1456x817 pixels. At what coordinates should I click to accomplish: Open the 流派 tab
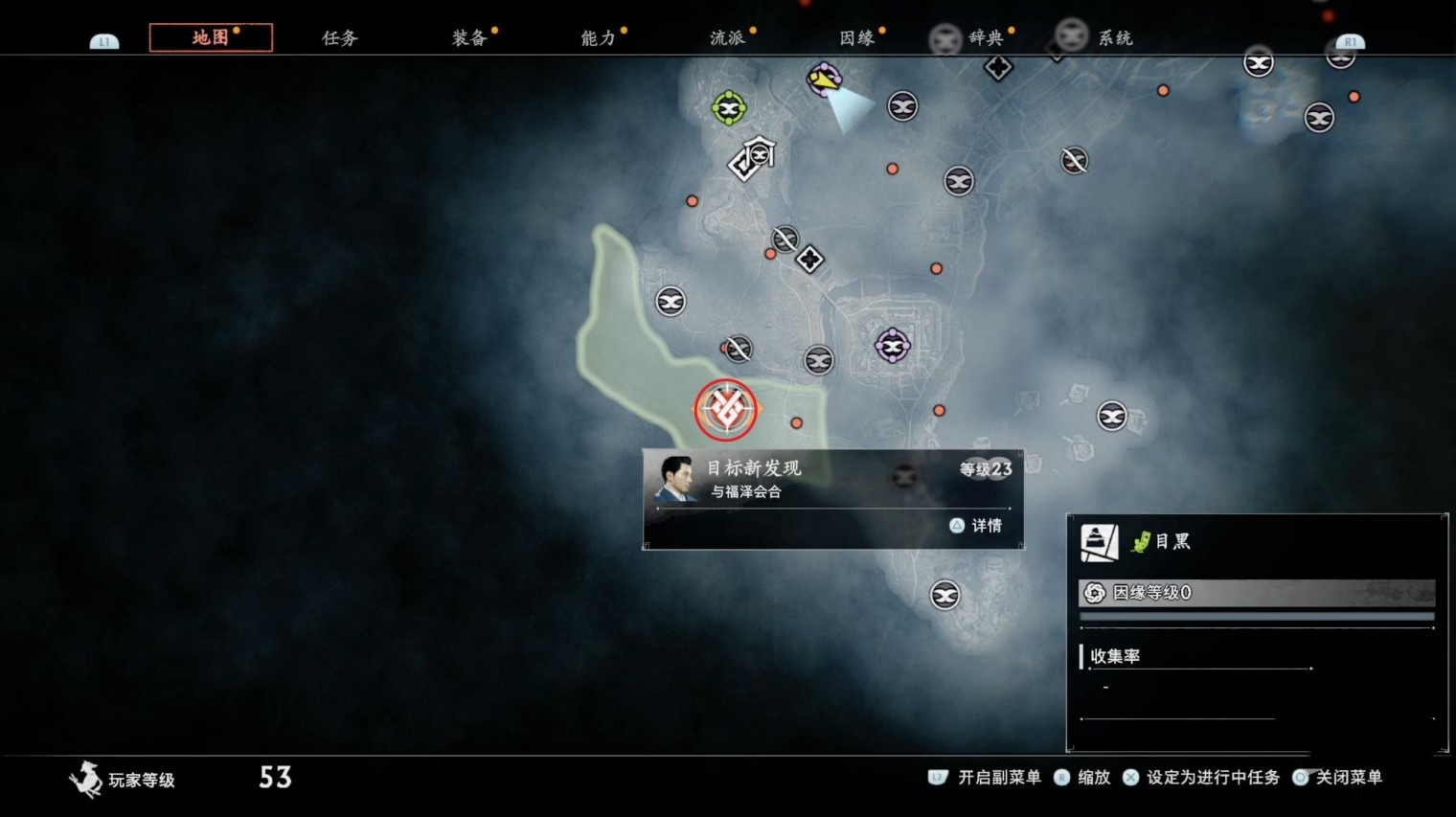(728, 38)
